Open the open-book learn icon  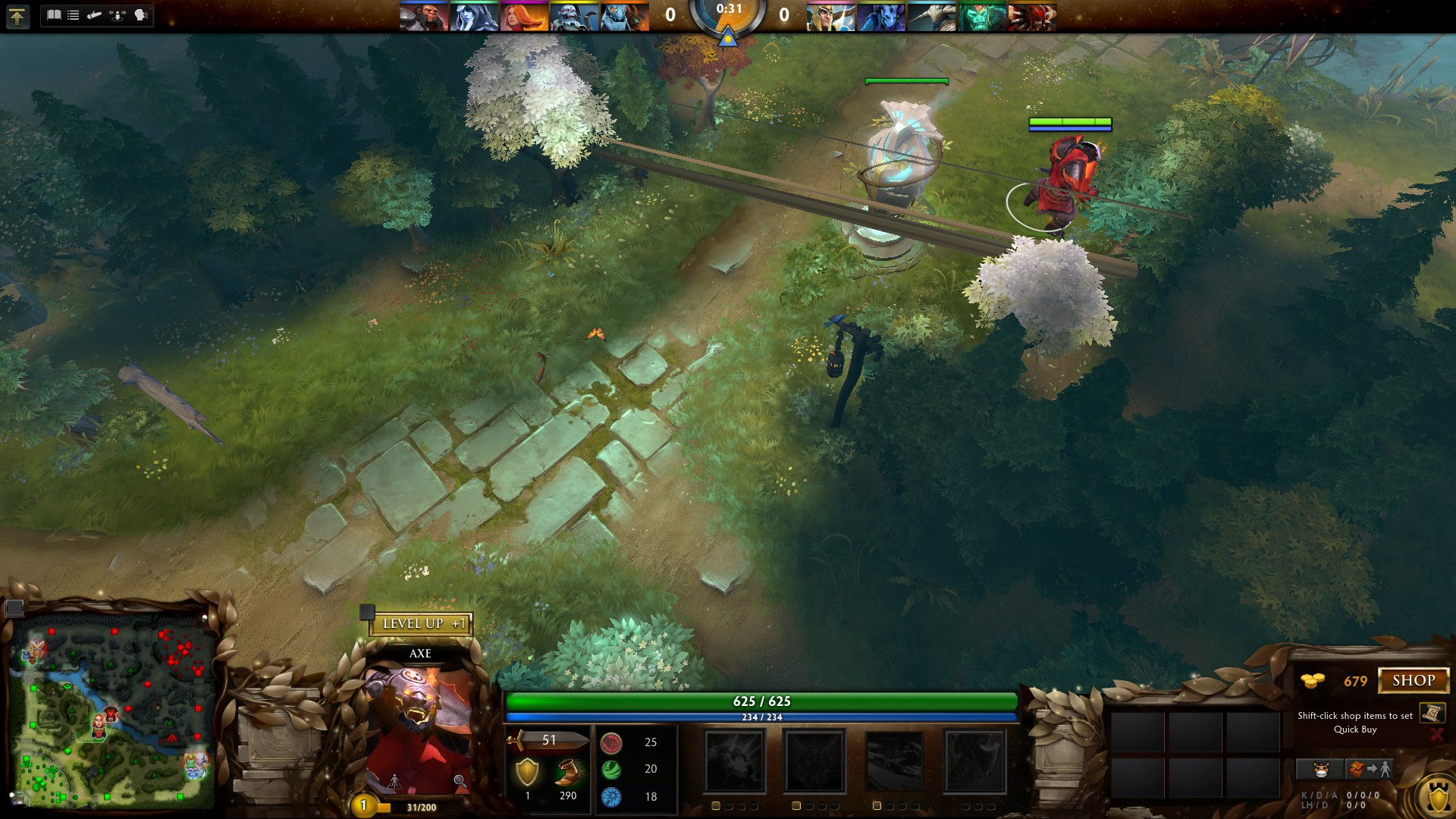54,15
